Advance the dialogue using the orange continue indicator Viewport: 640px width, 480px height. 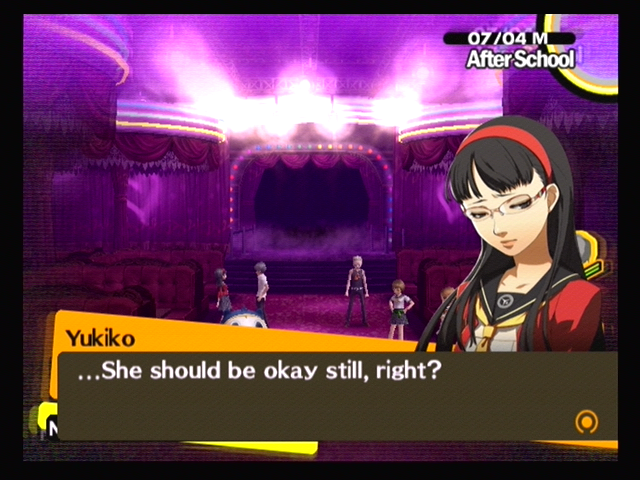[x=587, y=421]
